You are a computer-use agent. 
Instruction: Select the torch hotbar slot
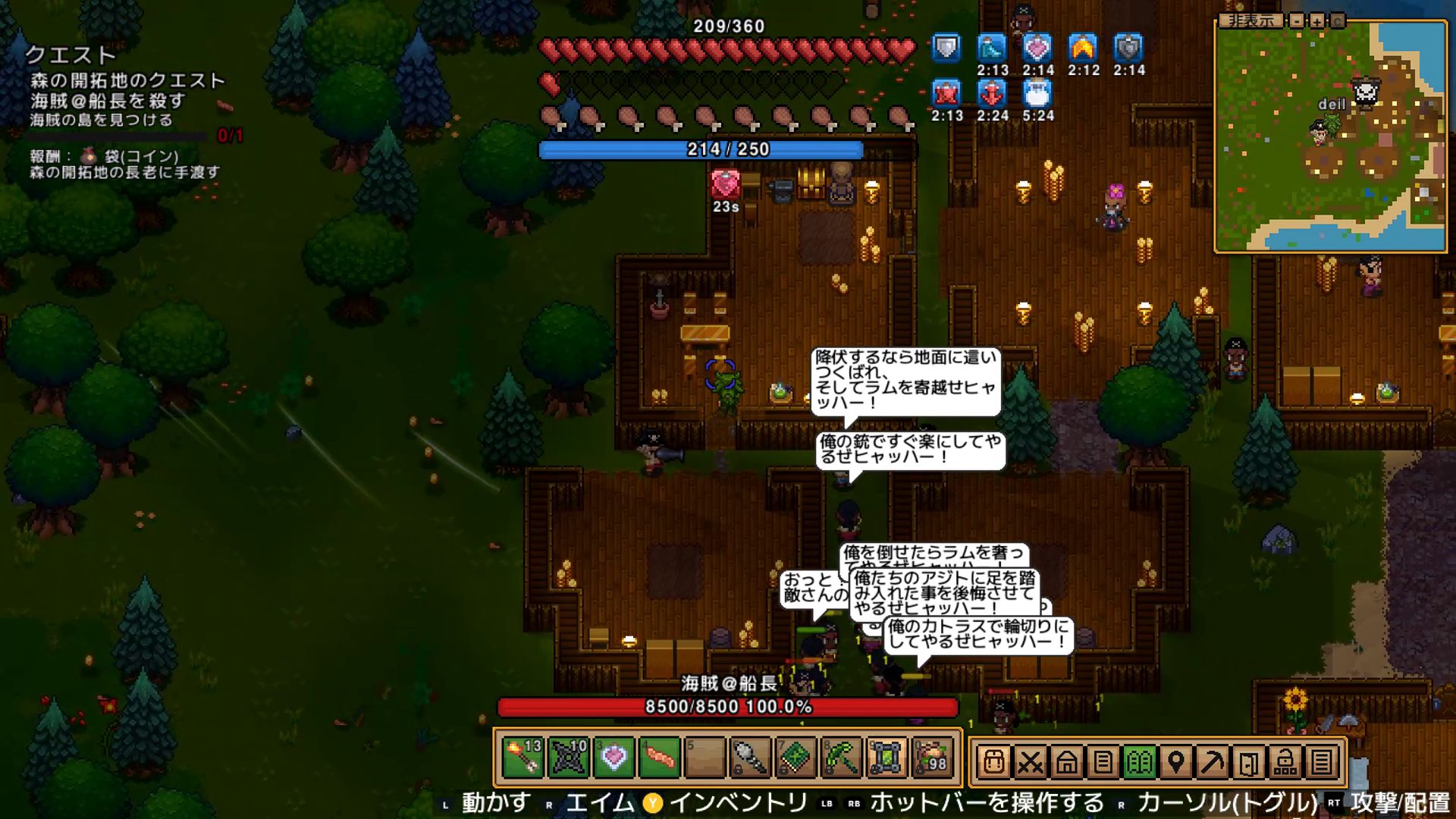(x=522, y=758)
